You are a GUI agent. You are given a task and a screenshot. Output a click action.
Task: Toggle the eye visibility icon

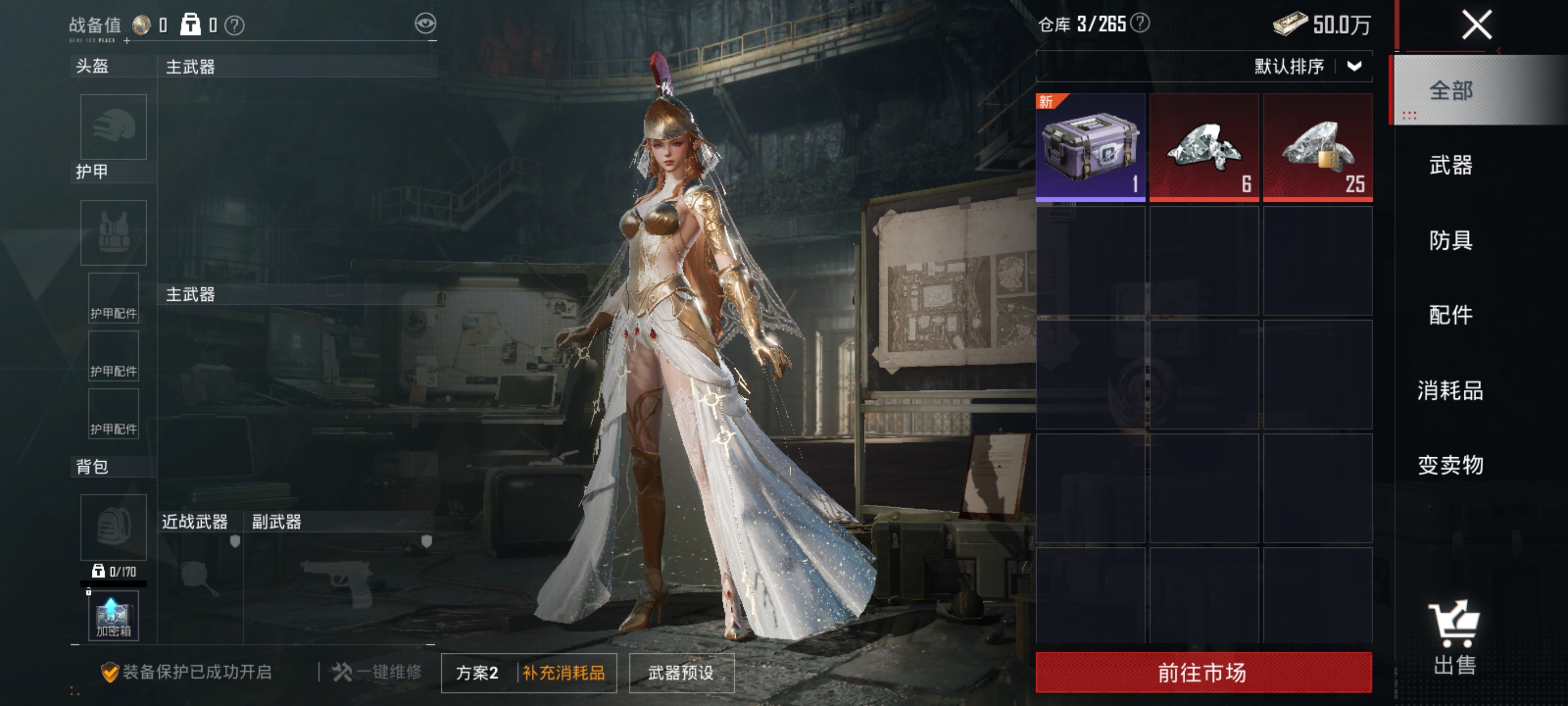coord(426,24)
